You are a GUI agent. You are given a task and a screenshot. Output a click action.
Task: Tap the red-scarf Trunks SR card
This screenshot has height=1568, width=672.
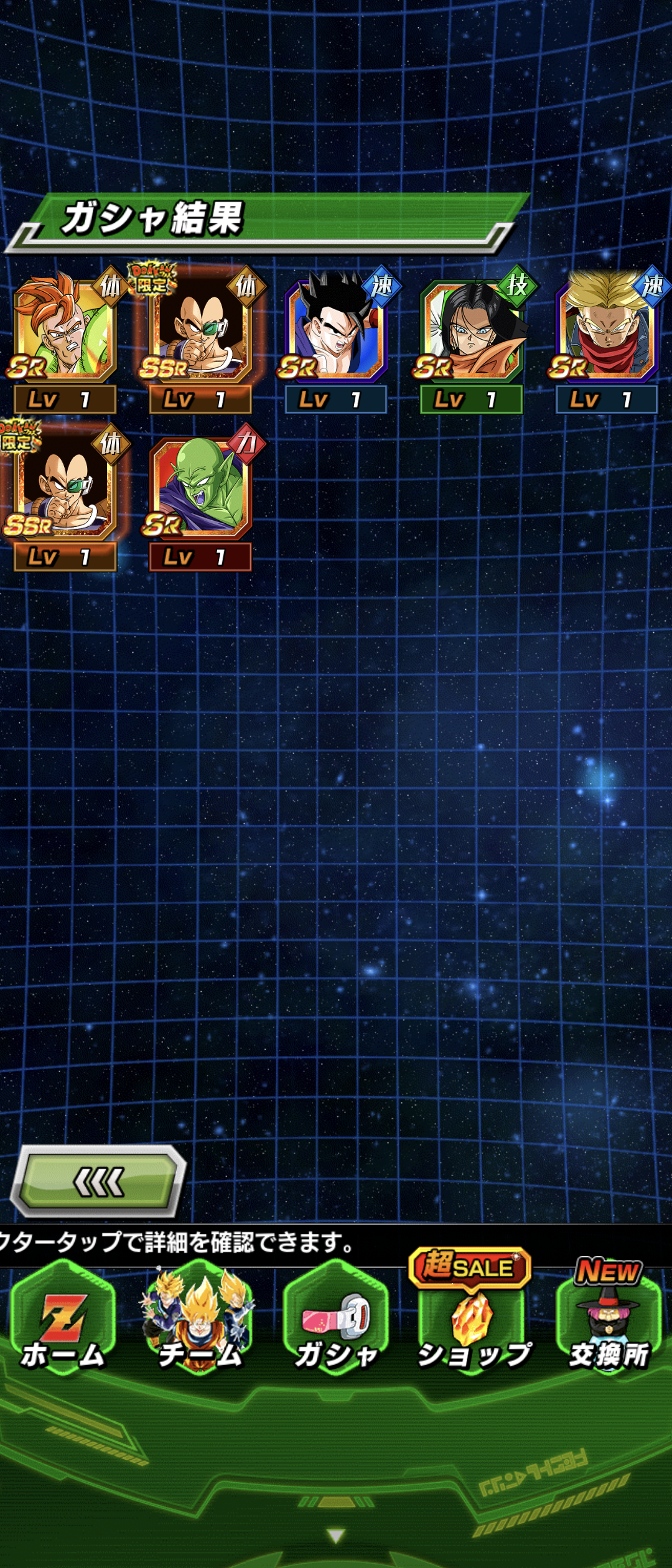(607, 330)
